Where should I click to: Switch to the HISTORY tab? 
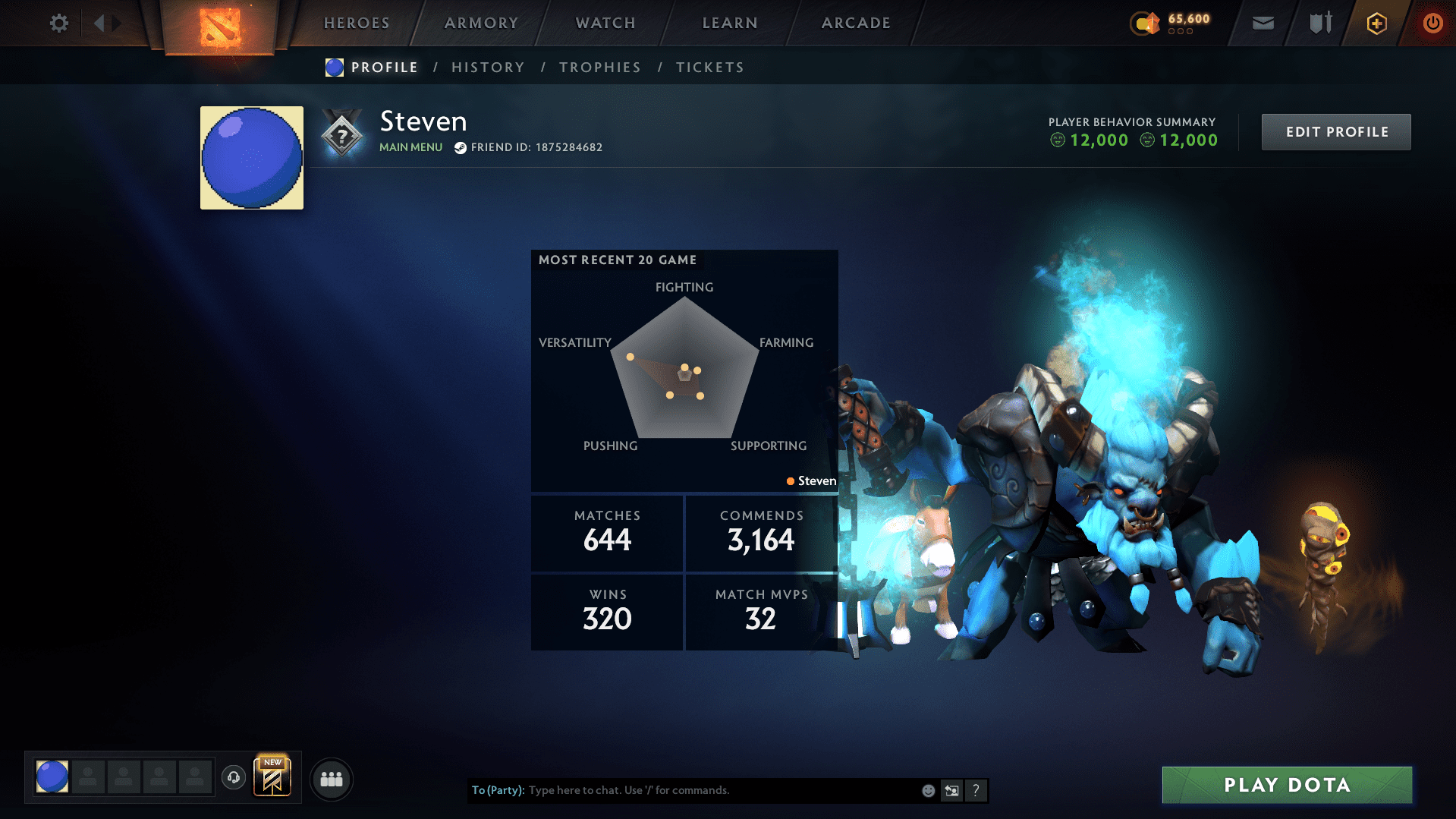[x=488, y=67]
